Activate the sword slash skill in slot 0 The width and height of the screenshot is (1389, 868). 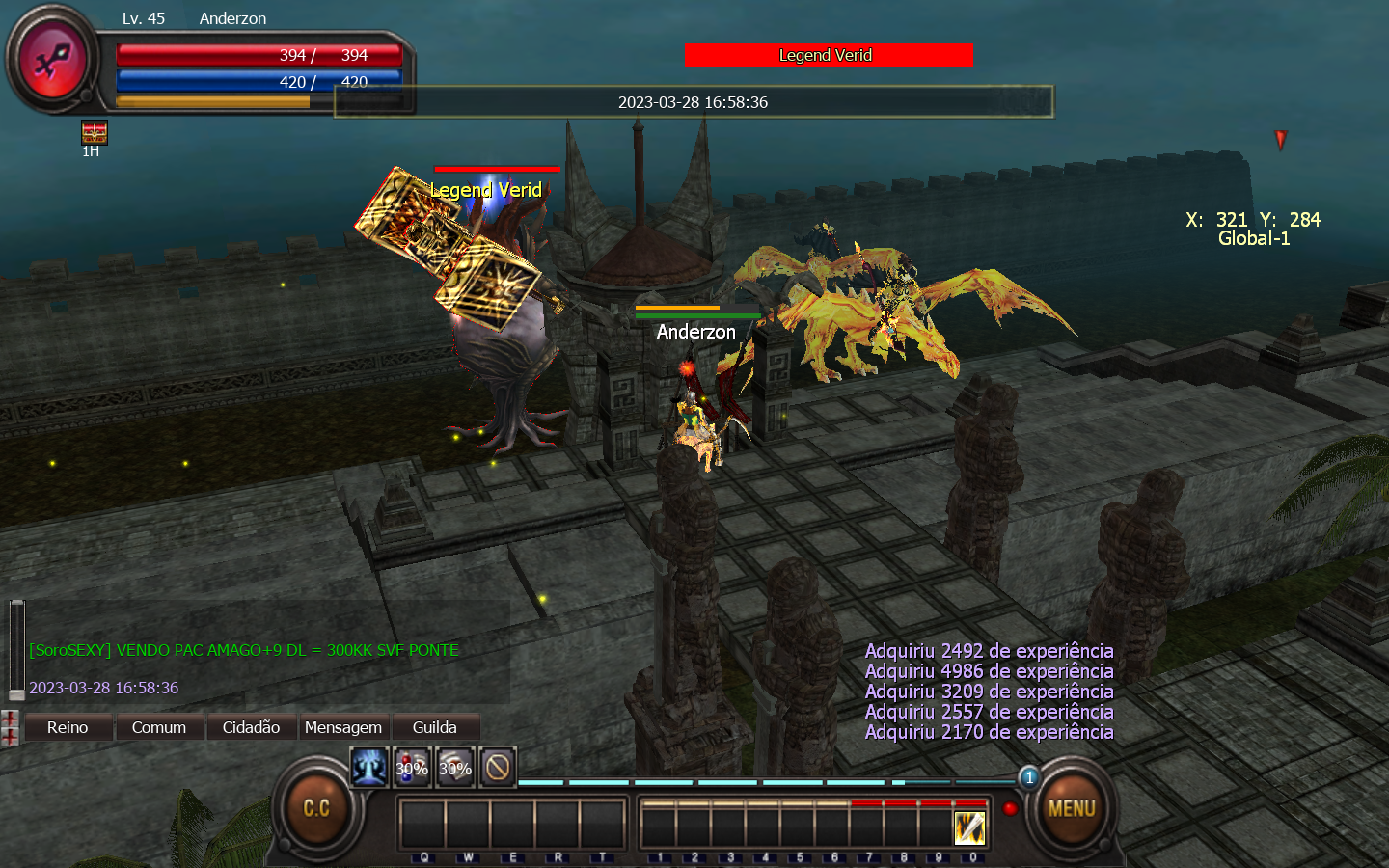(x=969, y=827)
